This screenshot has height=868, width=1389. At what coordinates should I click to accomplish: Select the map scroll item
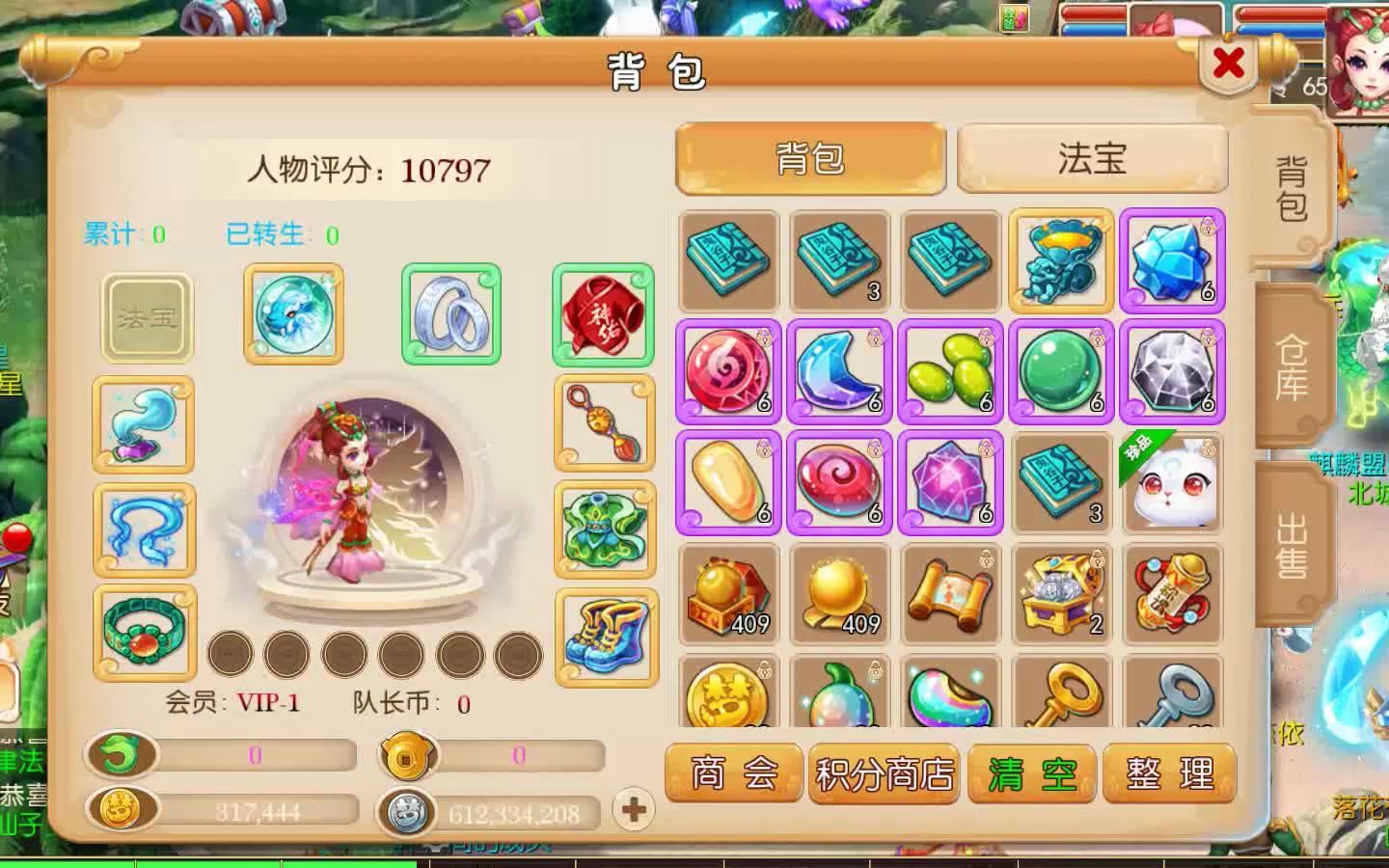pyautogui.click(x=948, y=593)
